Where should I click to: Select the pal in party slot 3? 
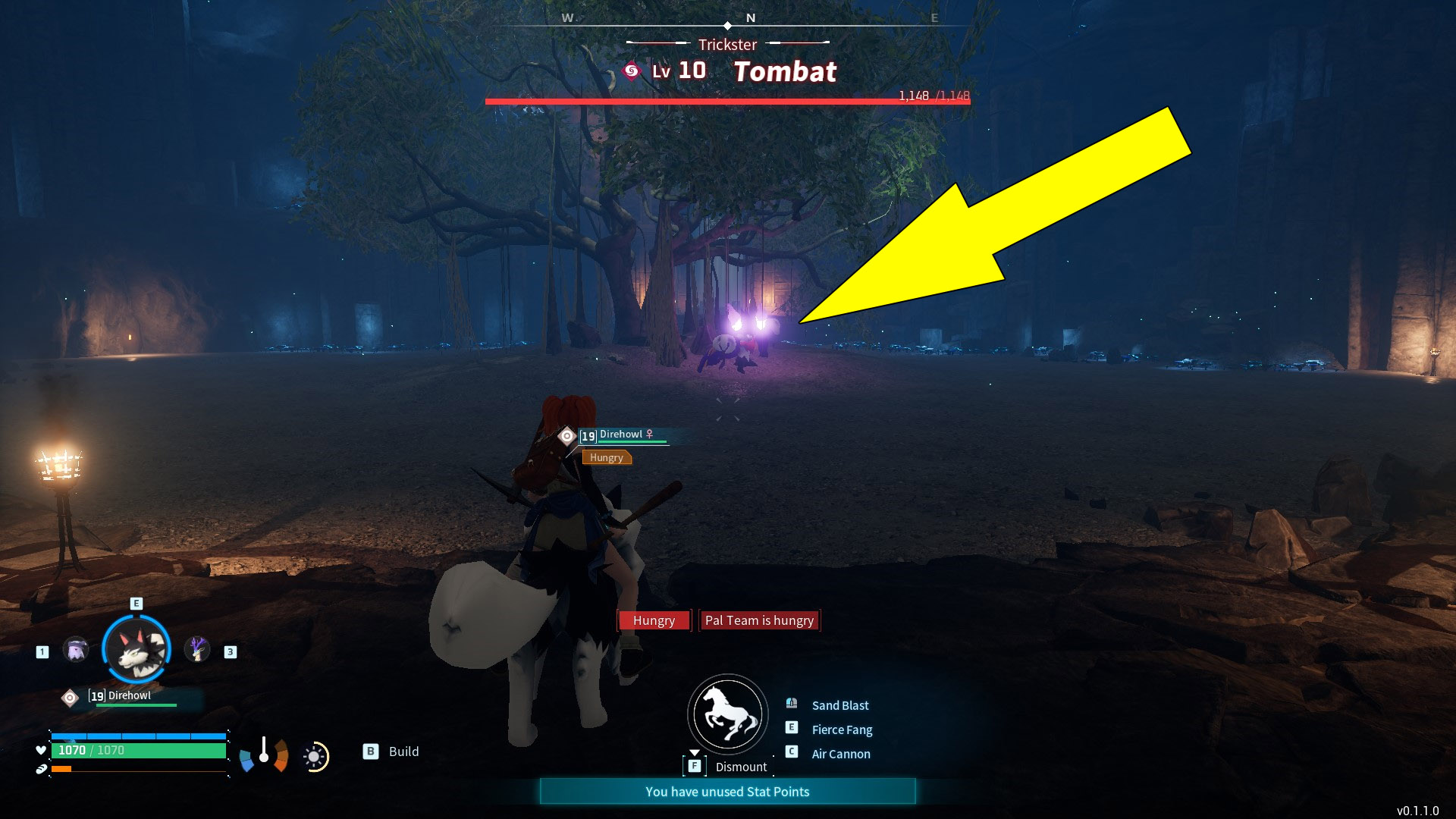(x=199, y=650)
